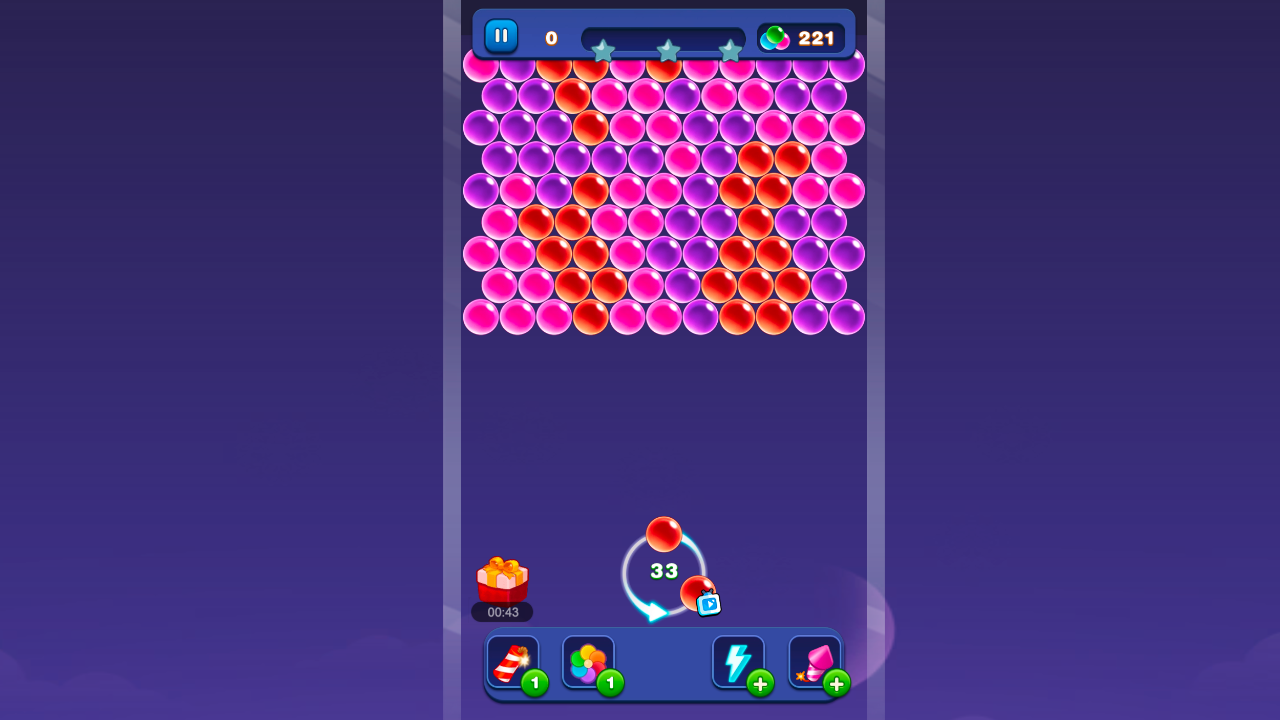Tap the red bubble loaded in the launcher

pos(665,533)
